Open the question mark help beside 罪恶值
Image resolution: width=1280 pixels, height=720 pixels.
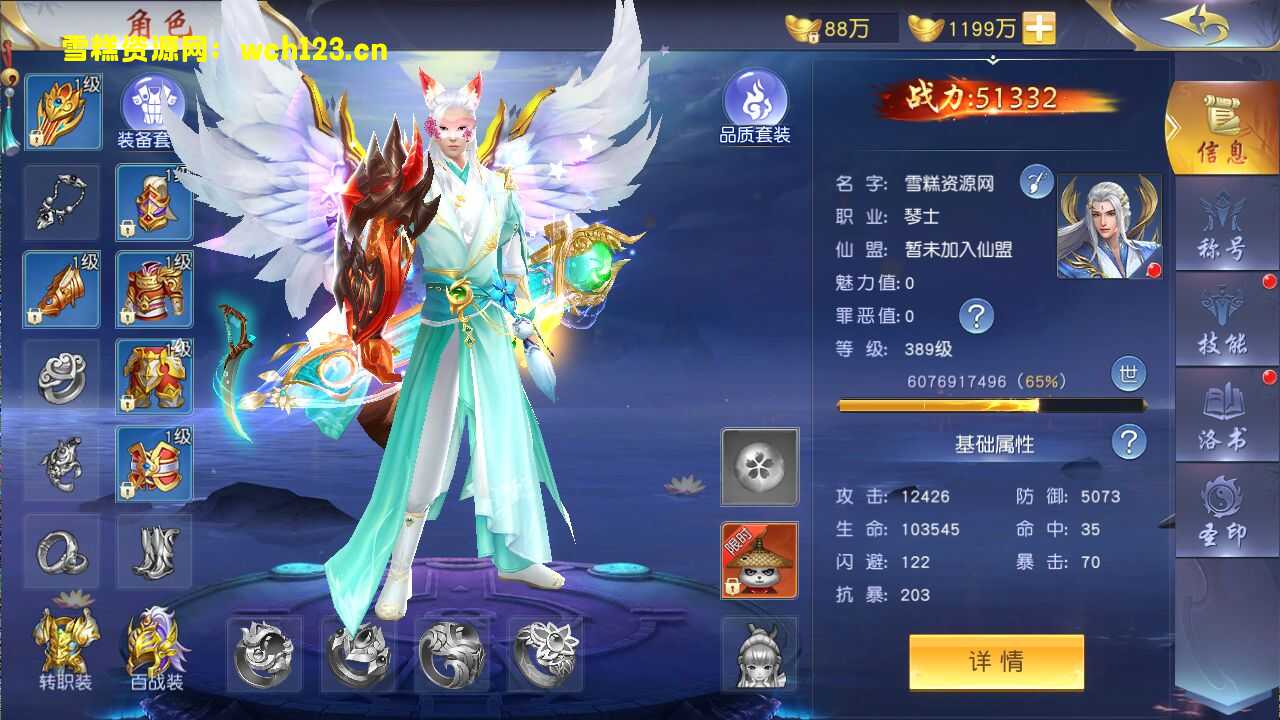click(975, 316)
